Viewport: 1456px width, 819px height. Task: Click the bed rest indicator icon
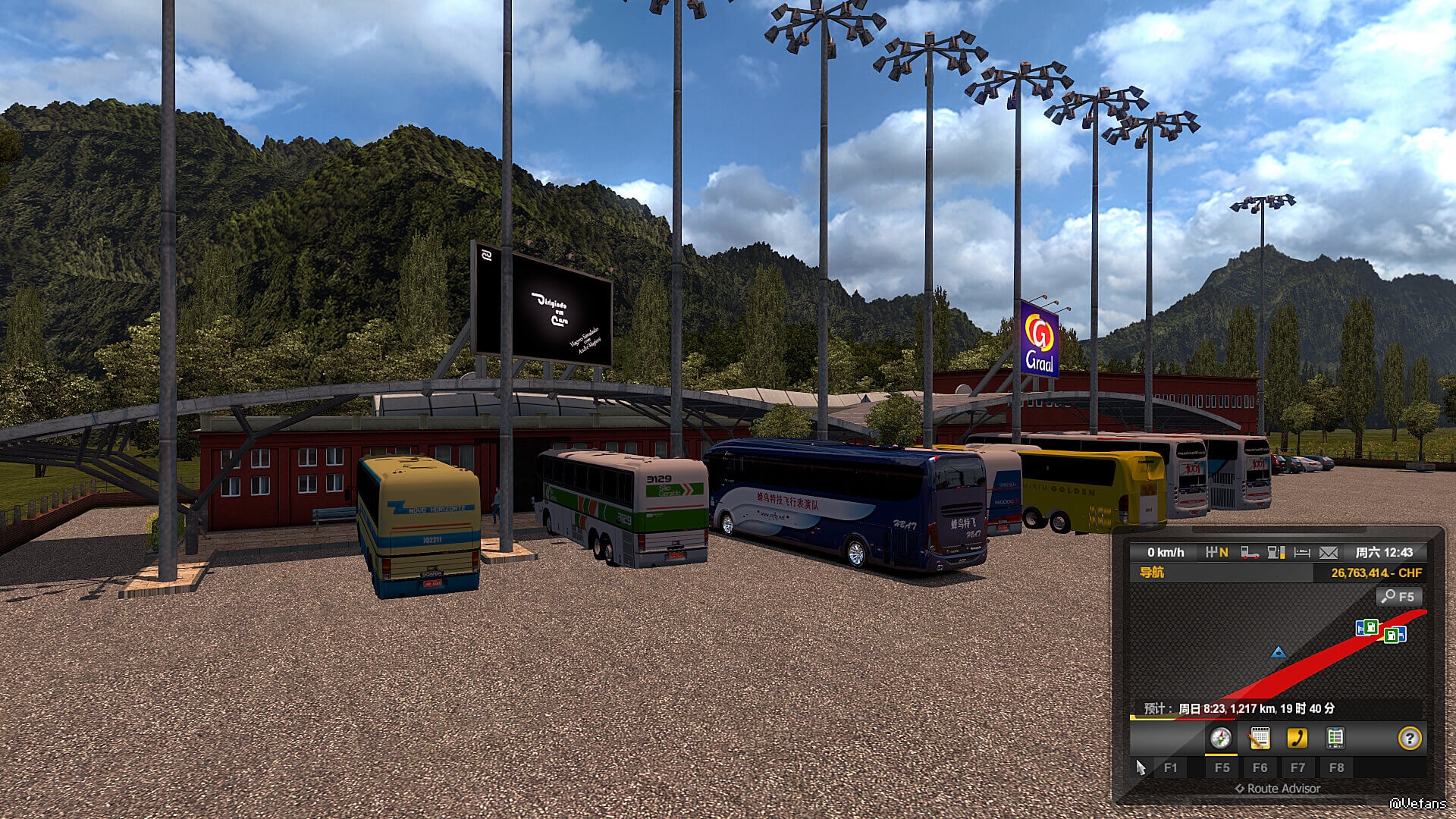(x=1302, y=553)
